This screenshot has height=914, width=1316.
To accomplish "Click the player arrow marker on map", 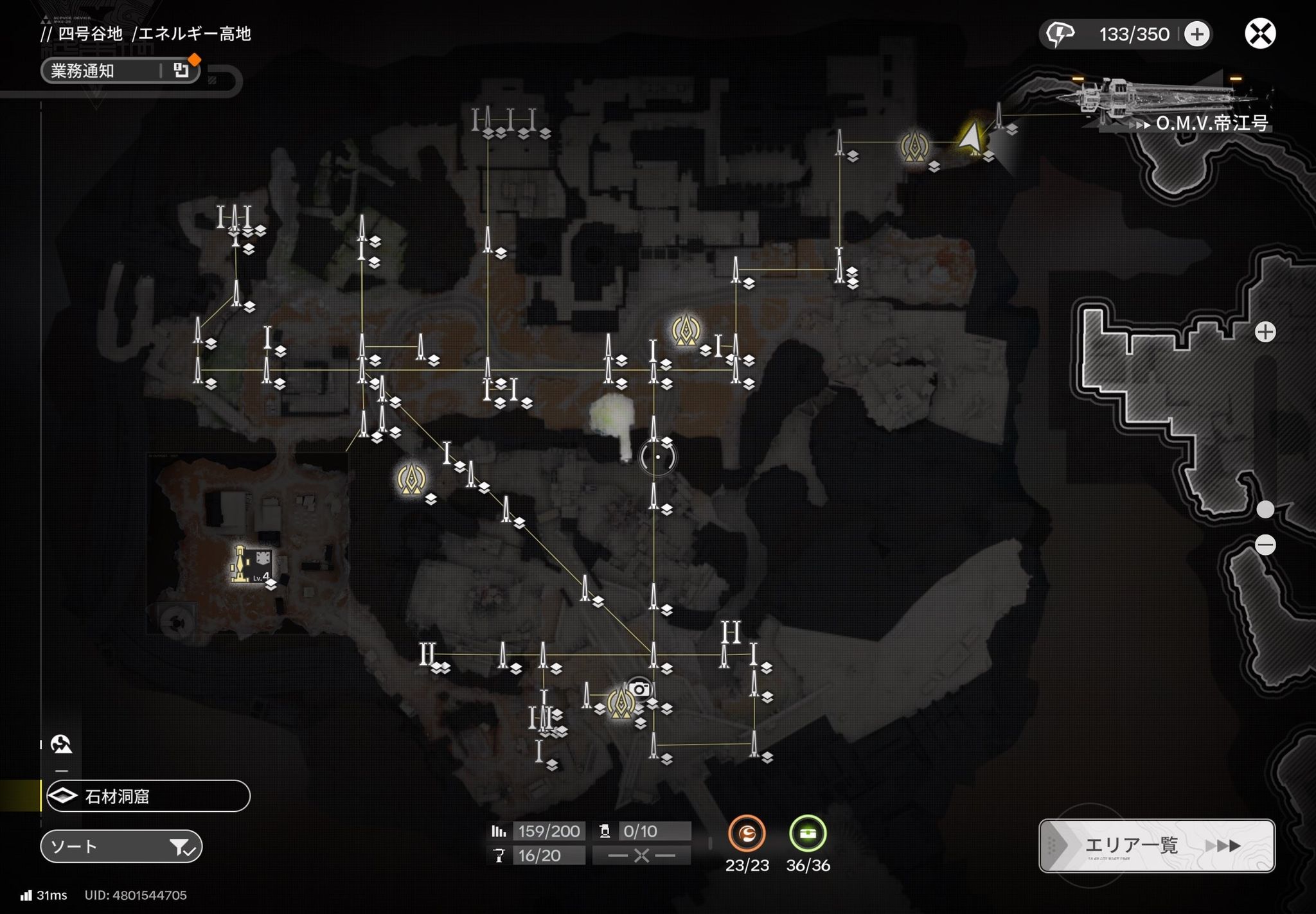I will [972, 137].
